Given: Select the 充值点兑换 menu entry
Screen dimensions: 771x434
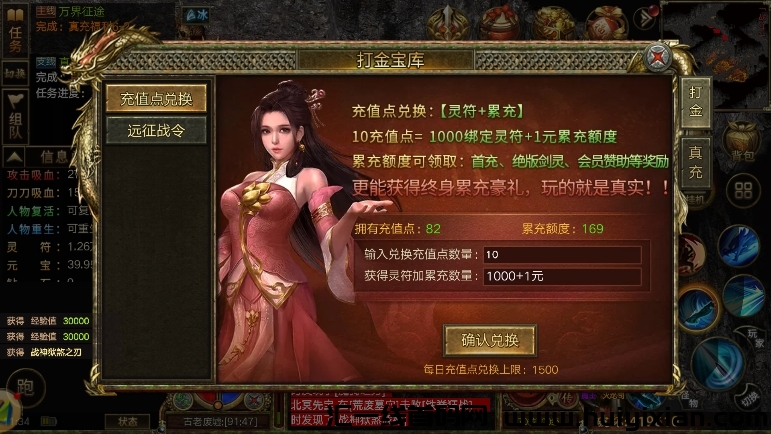Looking at the screenshot, I should coord(156,98).
